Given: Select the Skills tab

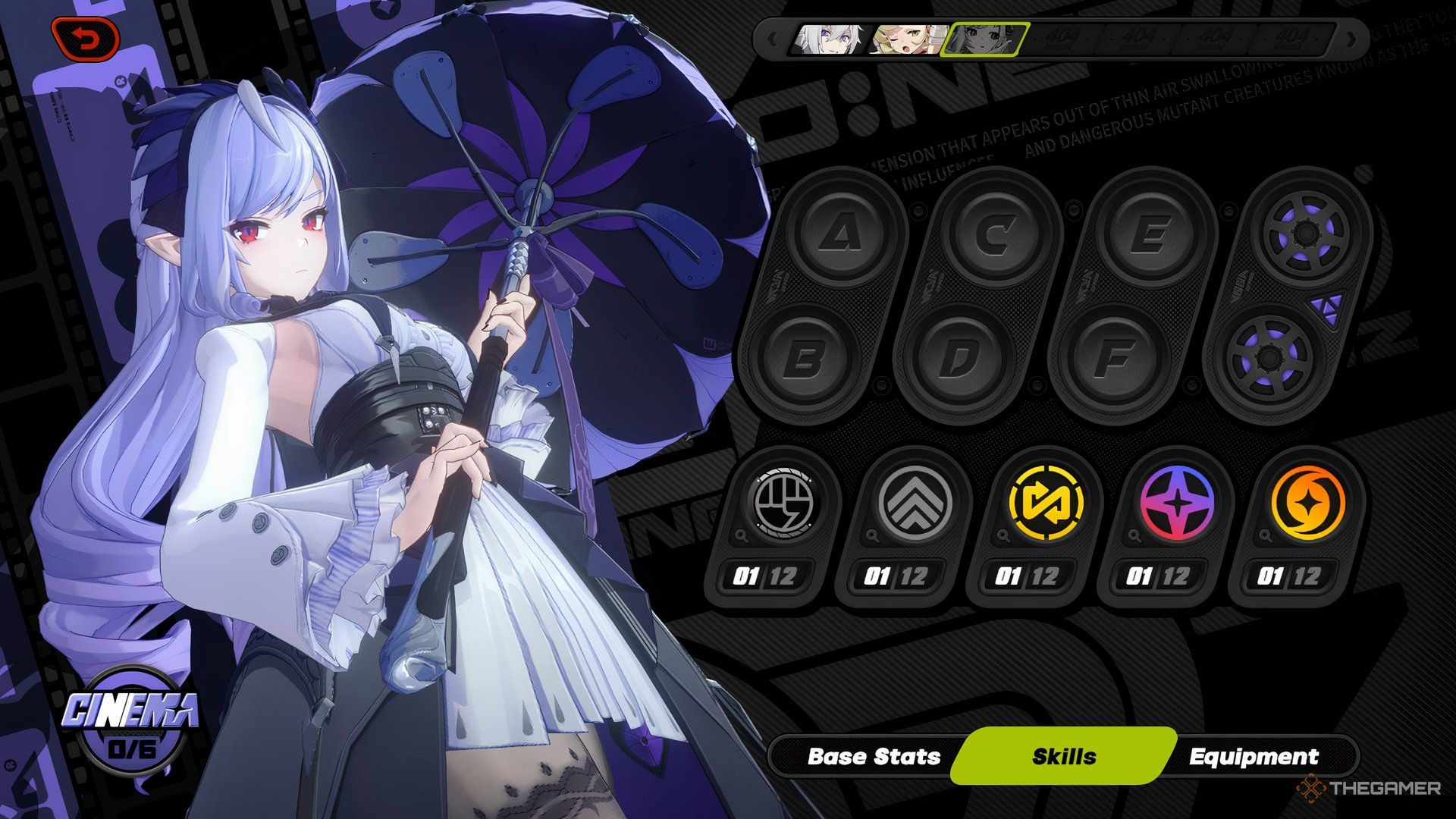Looking at the screenshot, I should [1064, 757].
